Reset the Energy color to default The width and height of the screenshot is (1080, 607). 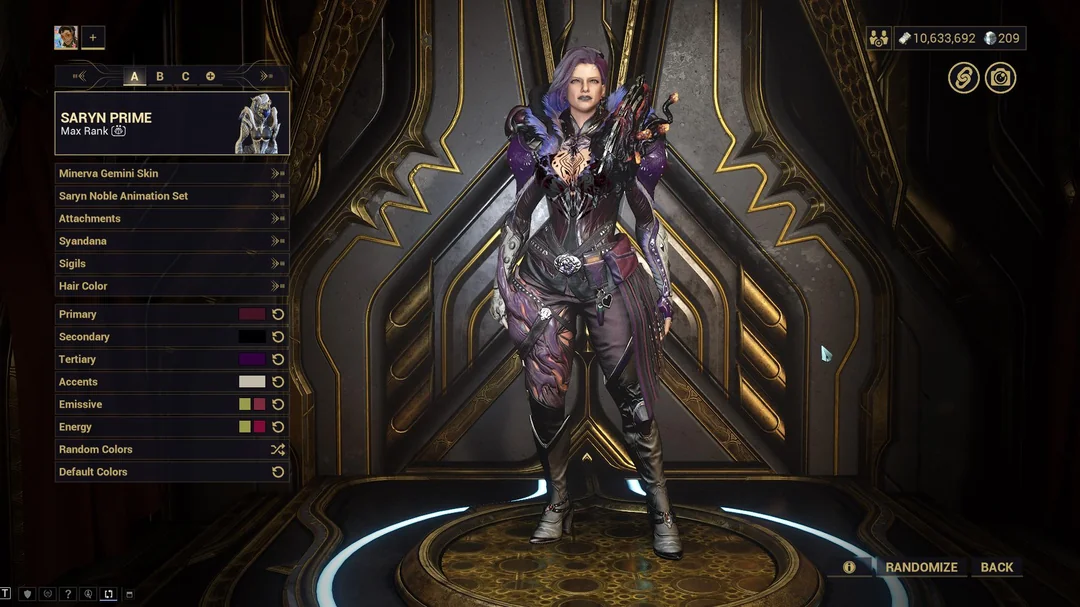278,427
